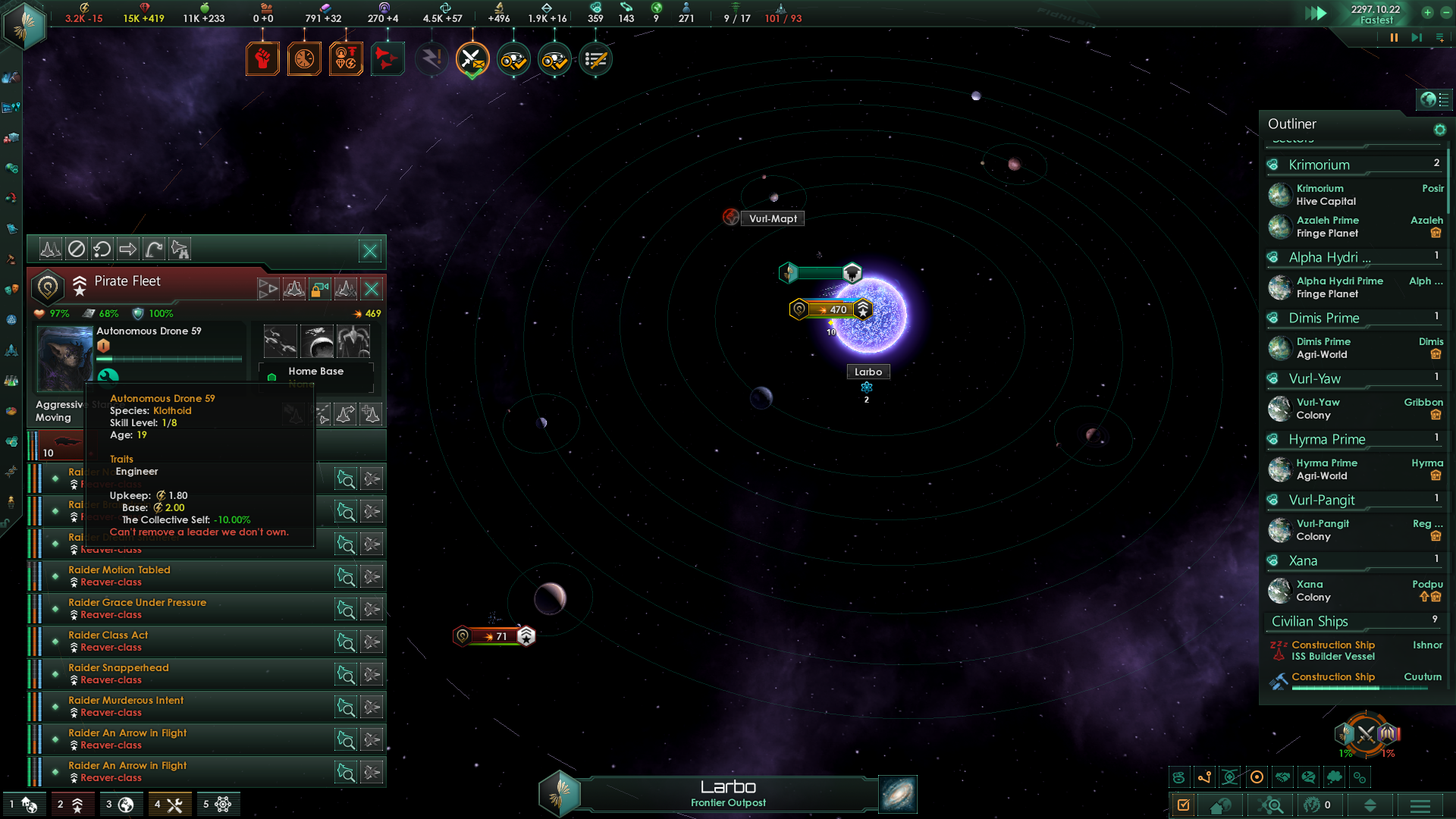Image resolution: width=1456 pixels, height=819 pixels.
Task: Select Raider Snapperhead ship row
Action: [182, 674]
